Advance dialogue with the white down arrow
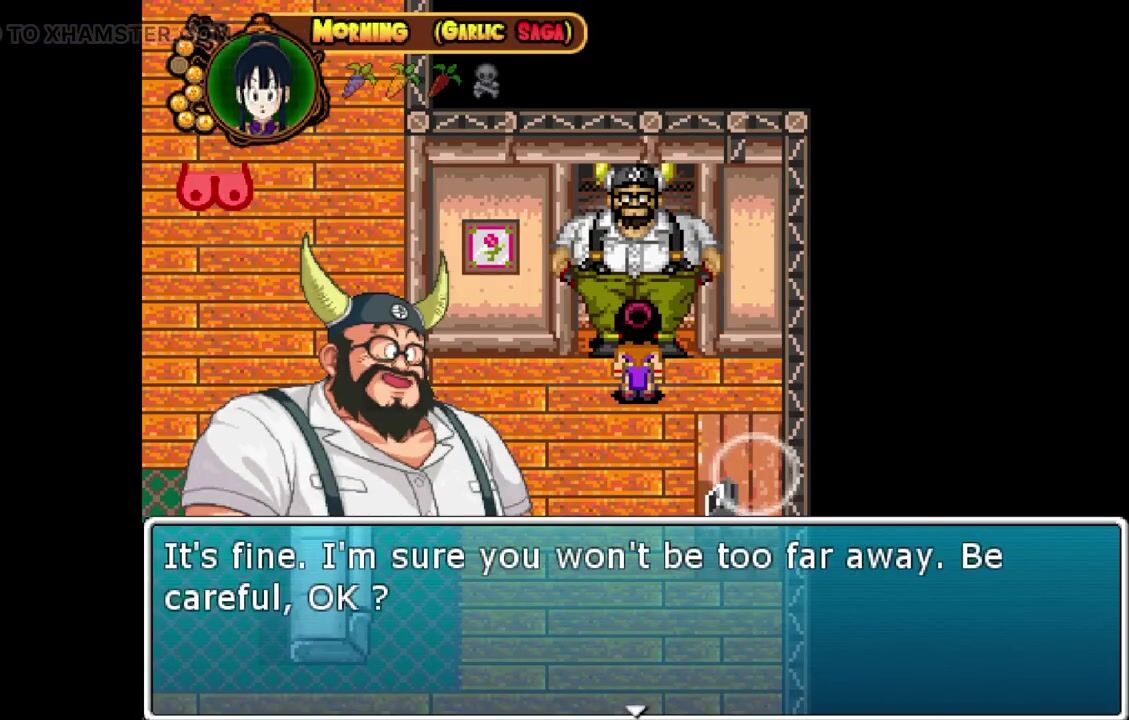The width and height of the screenshot is (1129, 720). coord(635,711)
